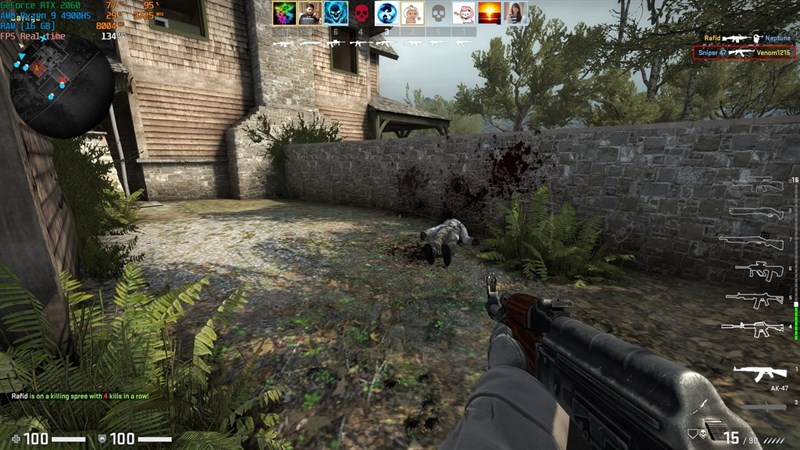The height and width of the screenshot is (450, 800).
Task: Select the rainbow splash player avatar
Action: click(x=283, y=14)
